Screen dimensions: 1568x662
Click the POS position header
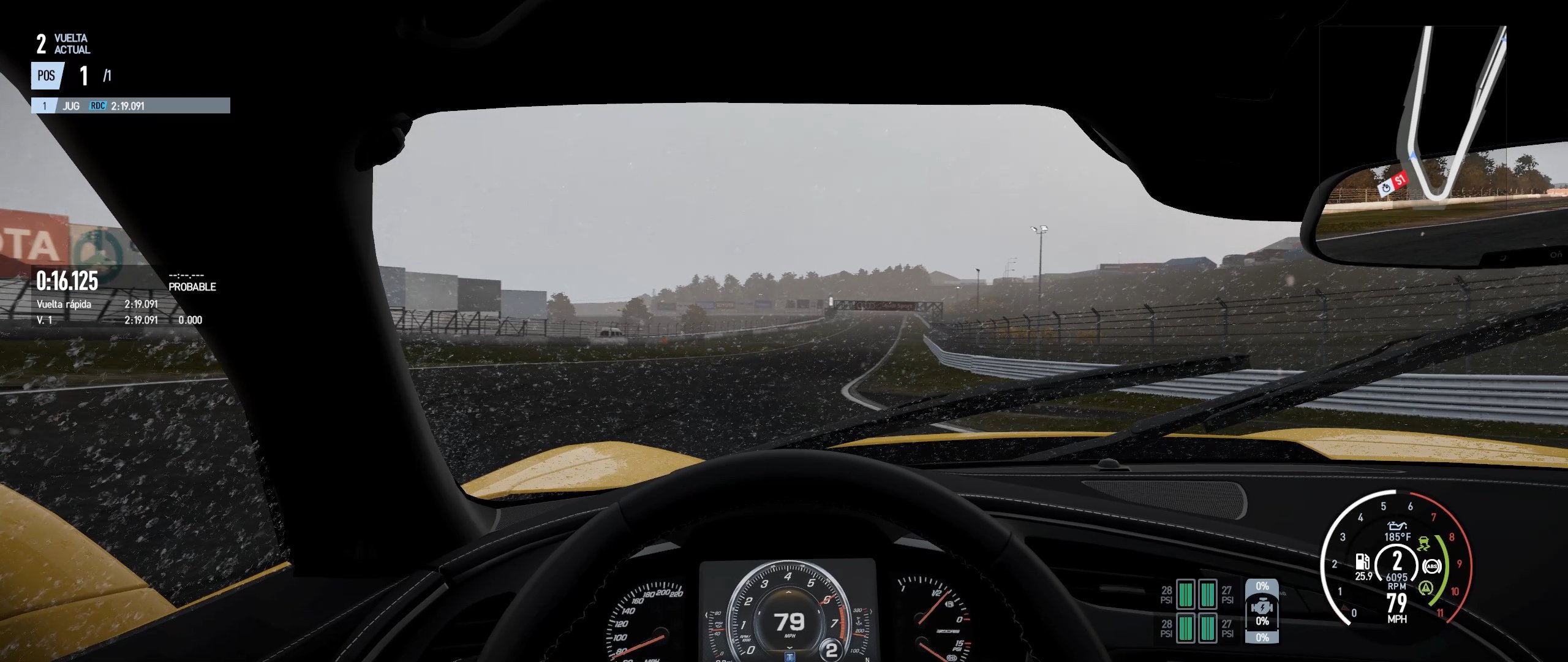tap(46, 75)
